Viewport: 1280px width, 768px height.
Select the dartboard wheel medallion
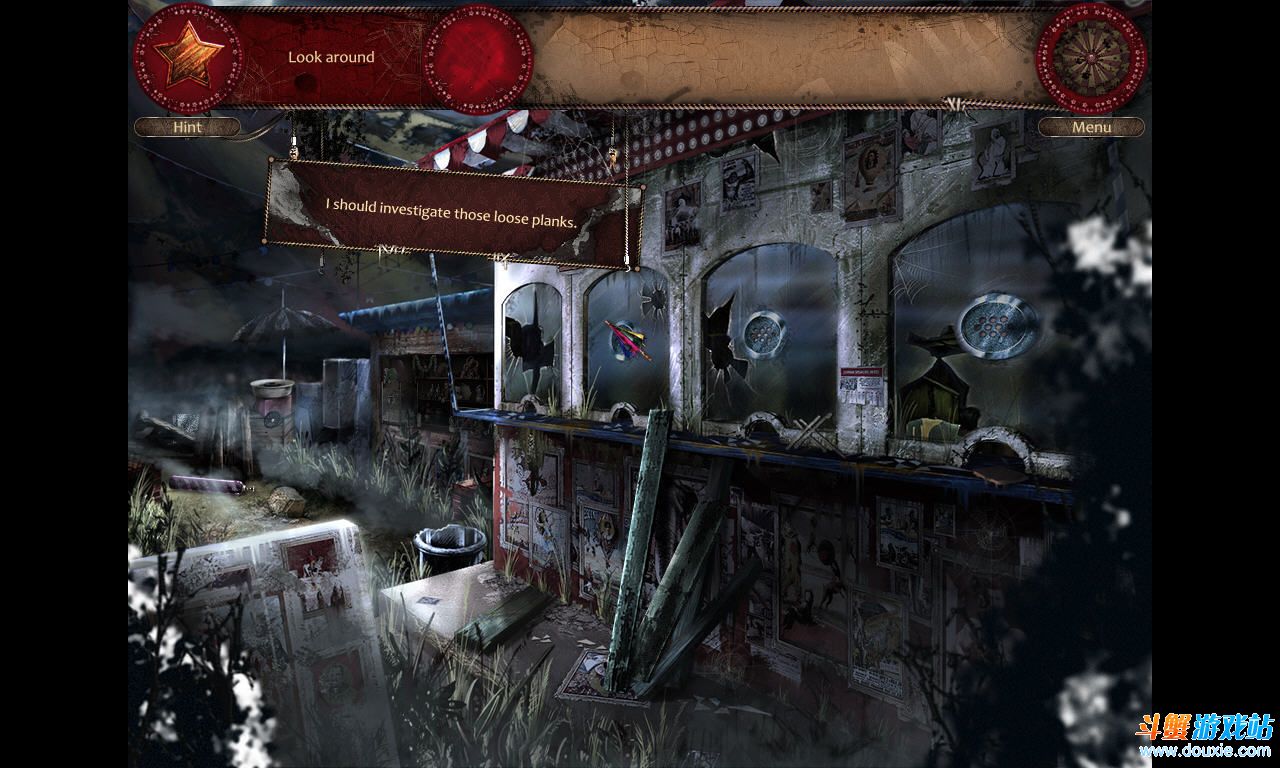click(x=1090, y=56)
